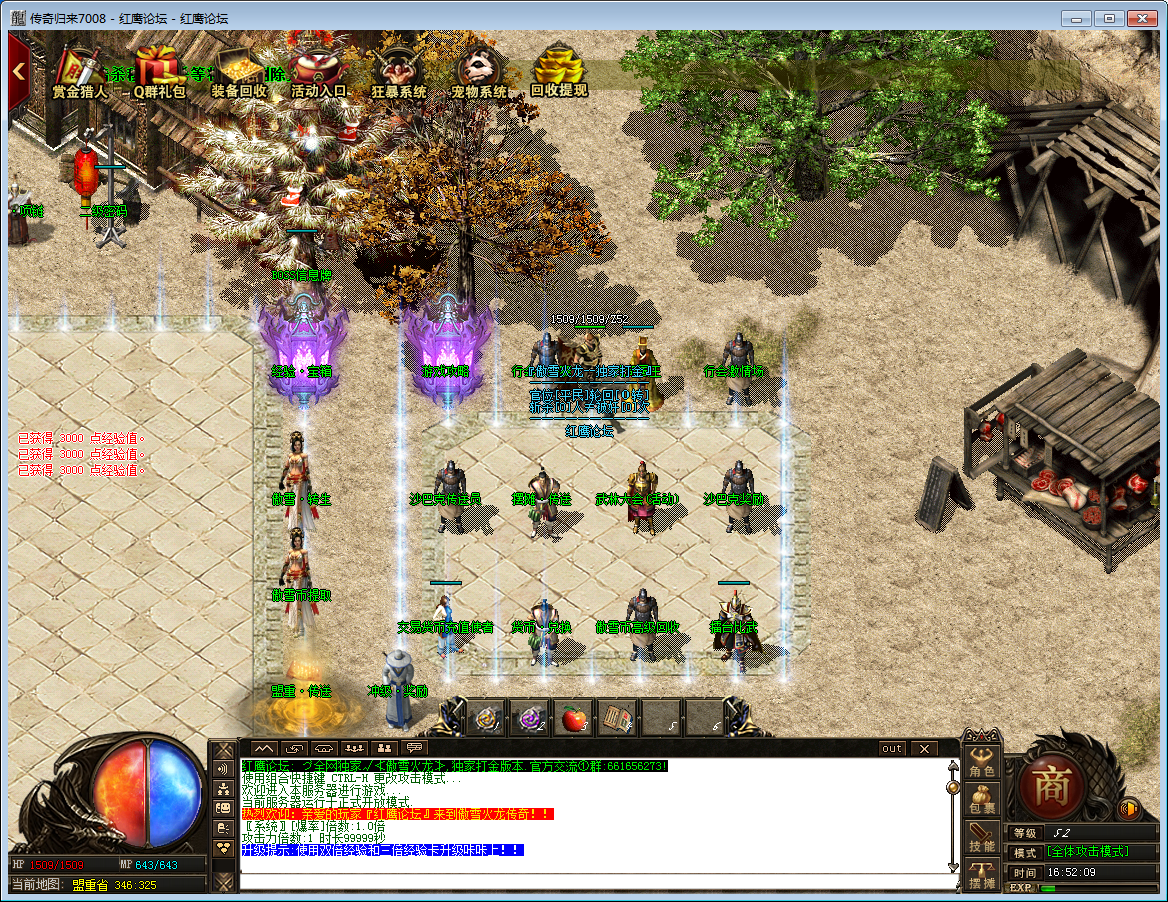Open the 活动入口 event entrance
This screenshot has height=902, width=1168.
pos(319,69)
